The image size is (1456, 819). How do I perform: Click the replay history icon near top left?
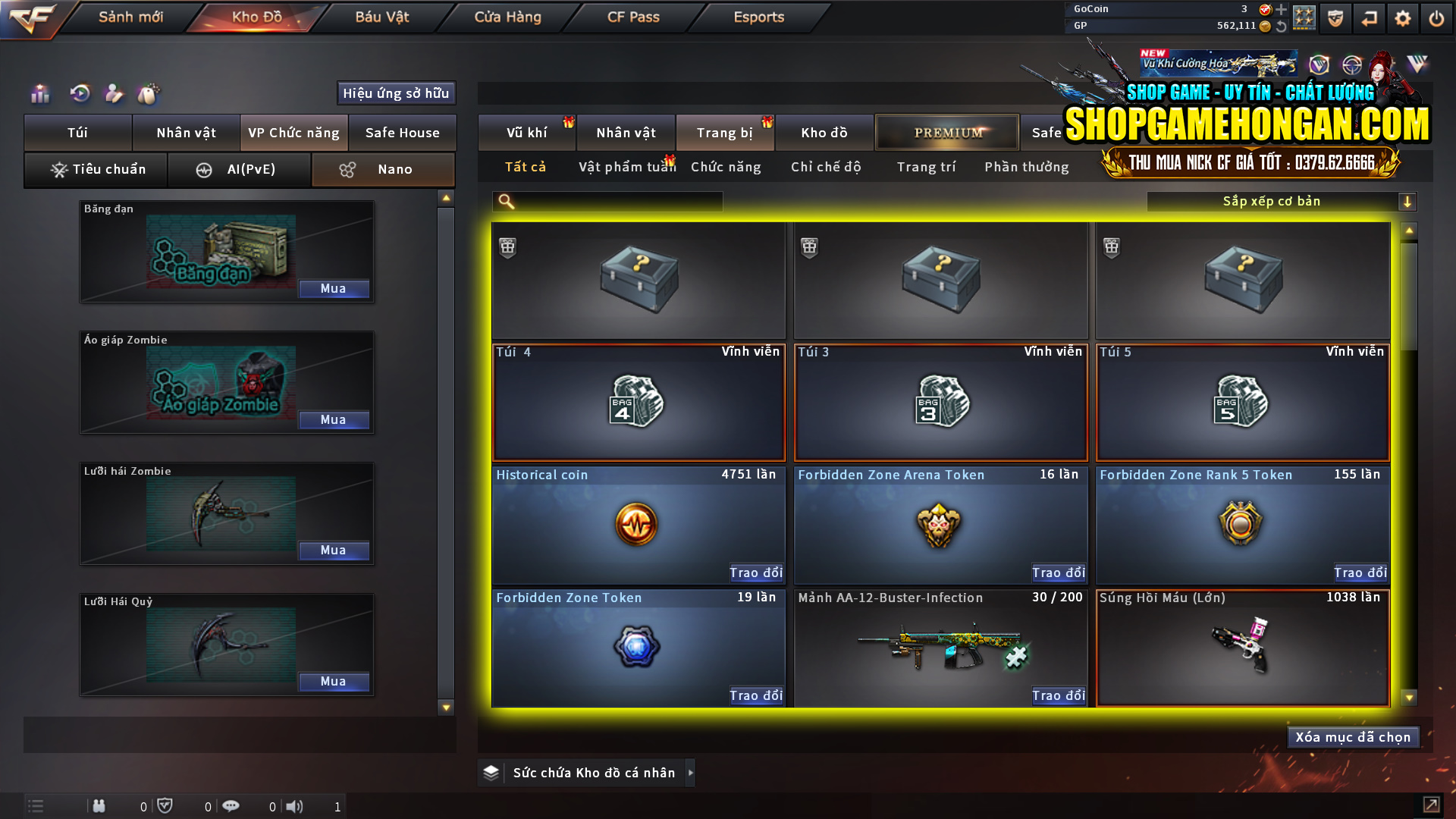[x=79, y=94]
